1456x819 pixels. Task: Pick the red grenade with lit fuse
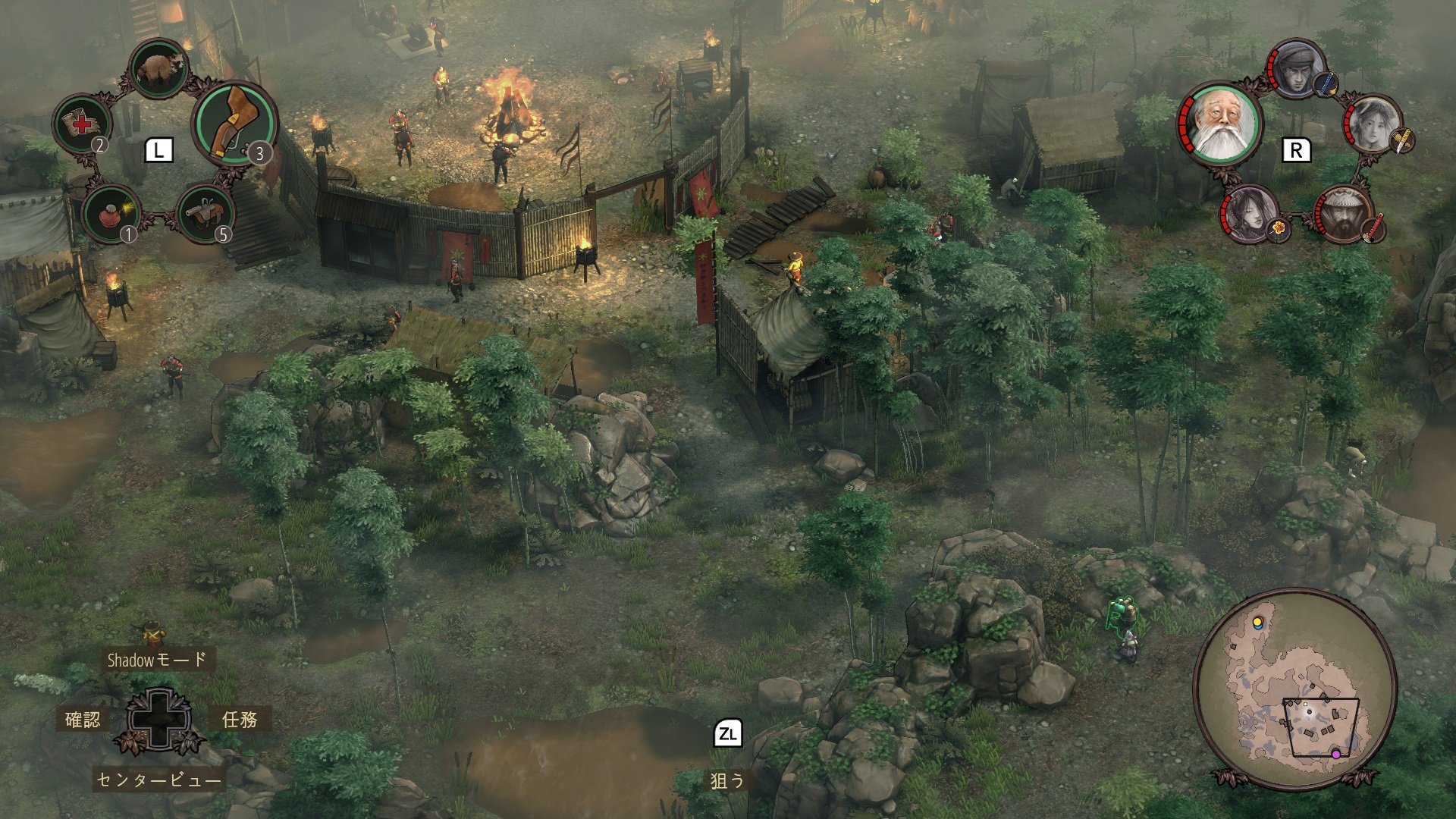tap(110, 213)
